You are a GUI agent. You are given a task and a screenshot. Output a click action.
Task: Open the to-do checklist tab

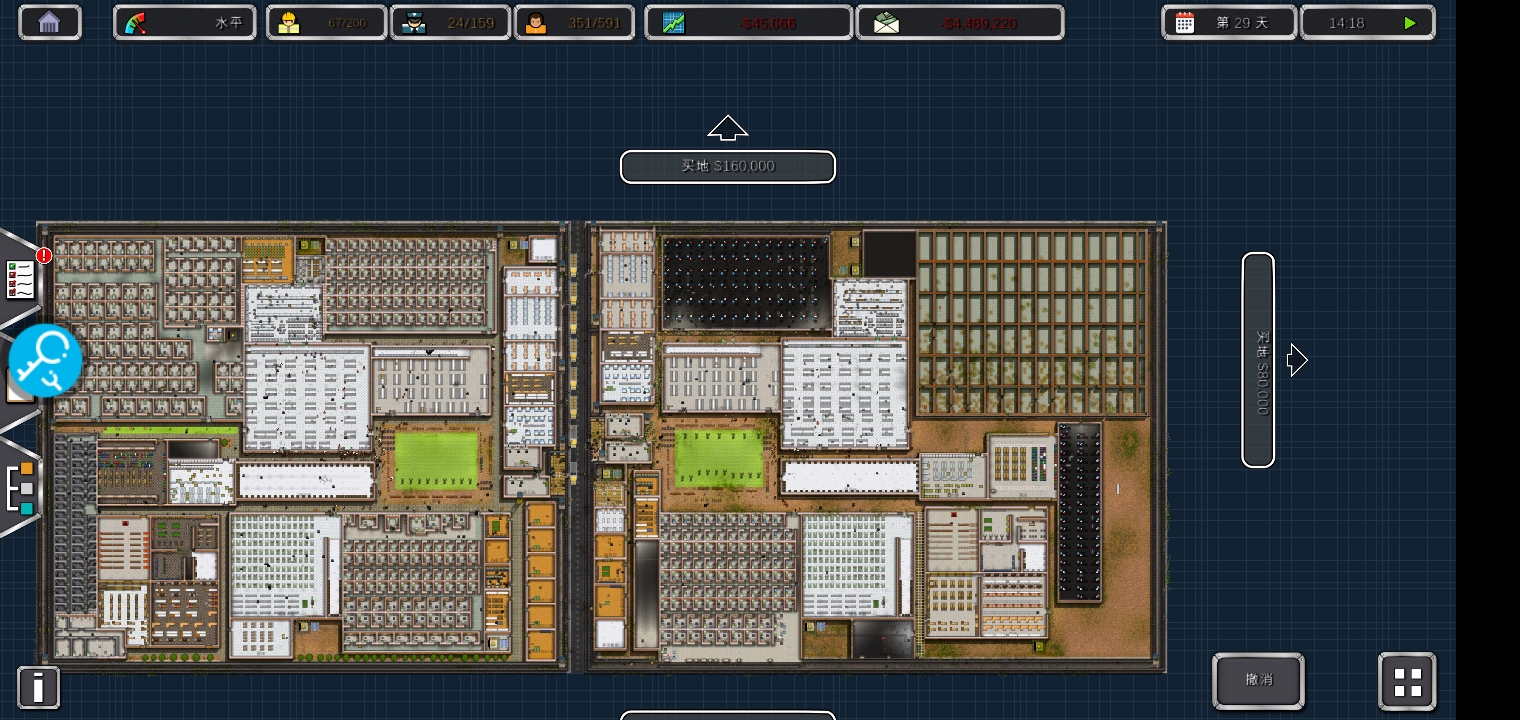coord(20,280)
